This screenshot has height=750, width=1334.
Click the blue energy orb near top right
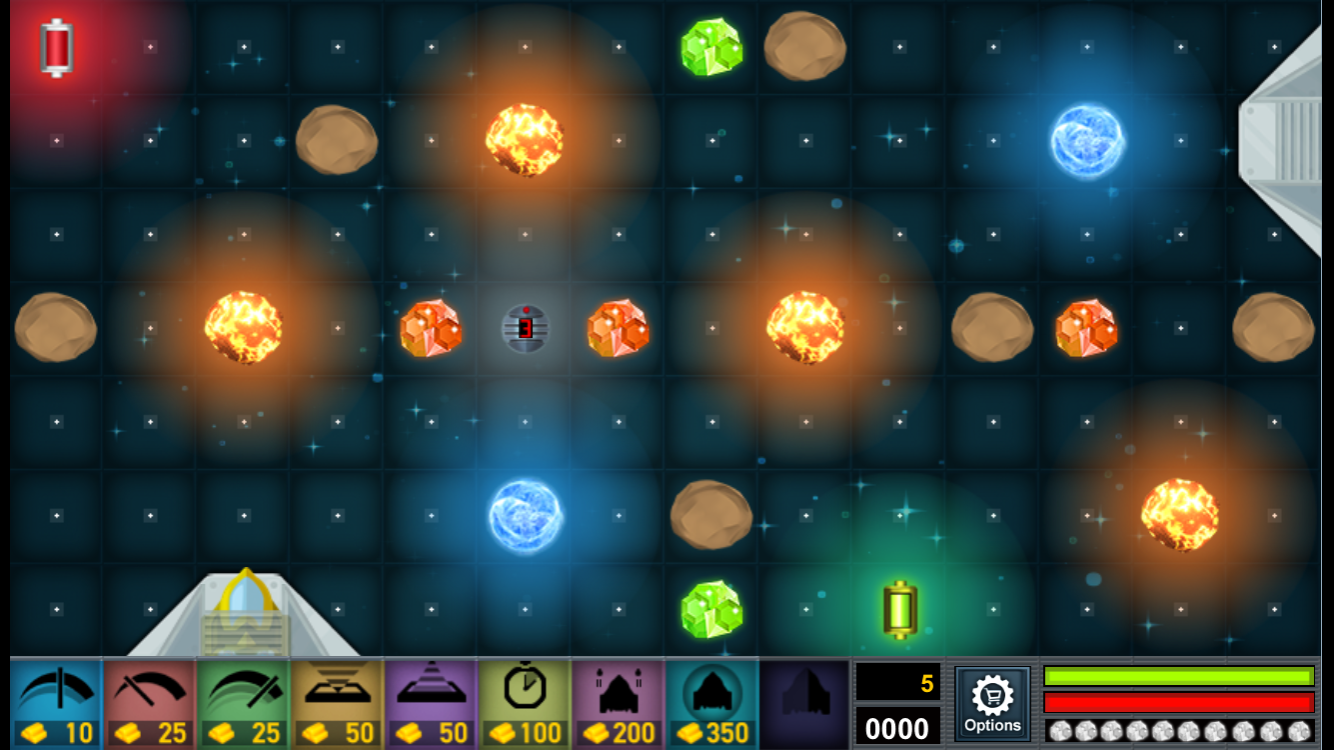[x=1086, y=140]
